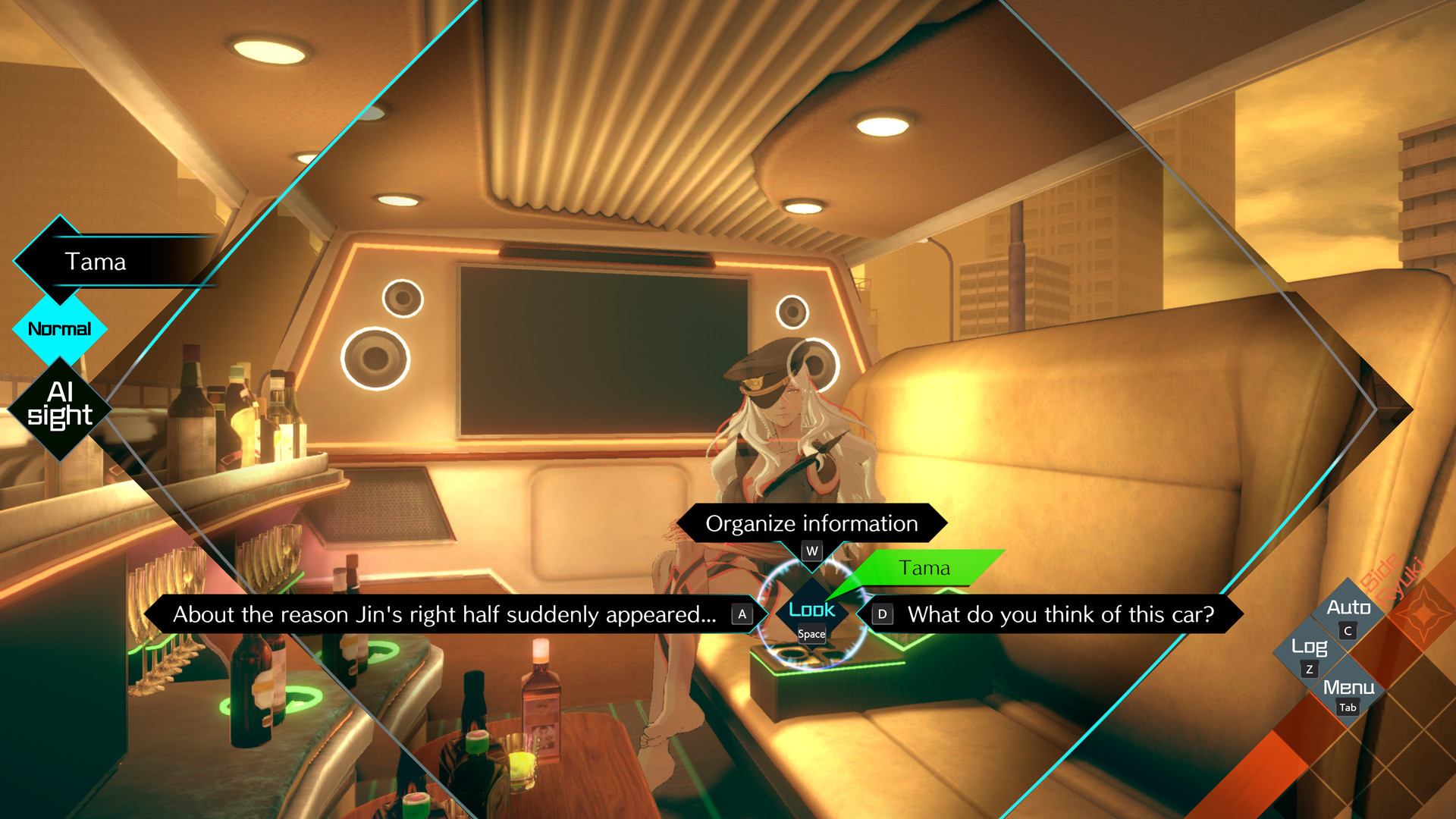This screenshot has height=819, width=1456.
Task: Click the C key badge under Auto
Action: [1348, 630]
